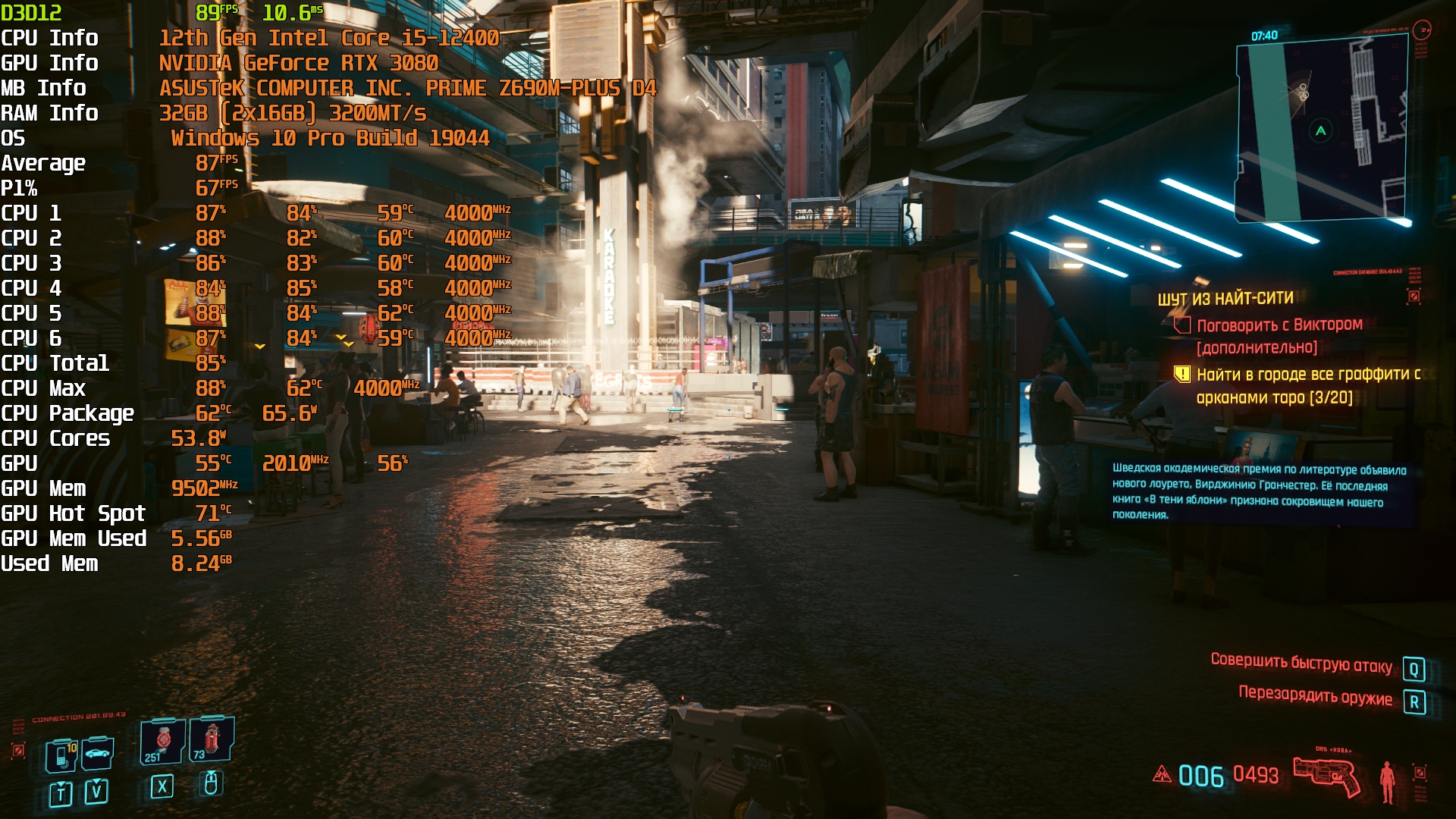Select the vehicle call car icon
Screen dimensions: 1456x819
point(98,753)
